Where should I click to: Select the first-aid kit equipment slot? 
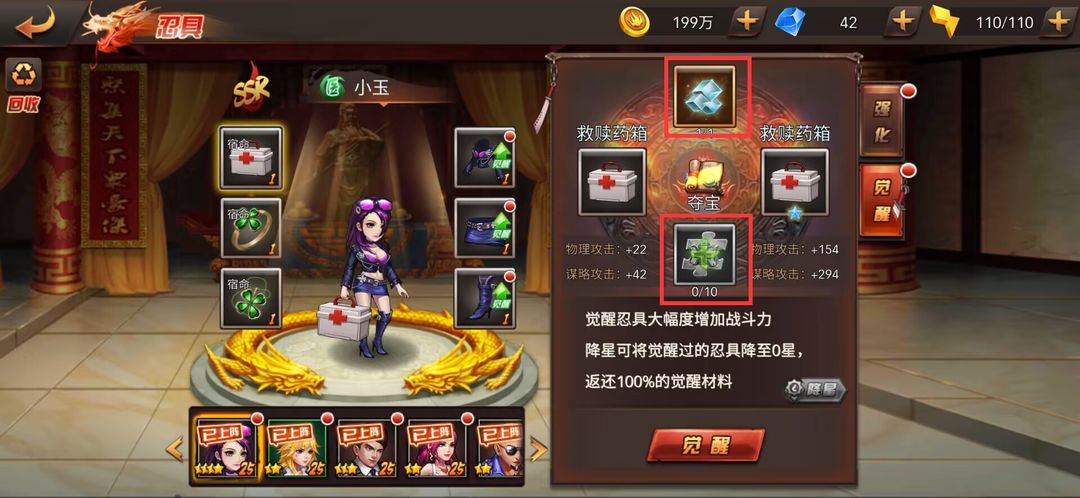tap(251, 158)
